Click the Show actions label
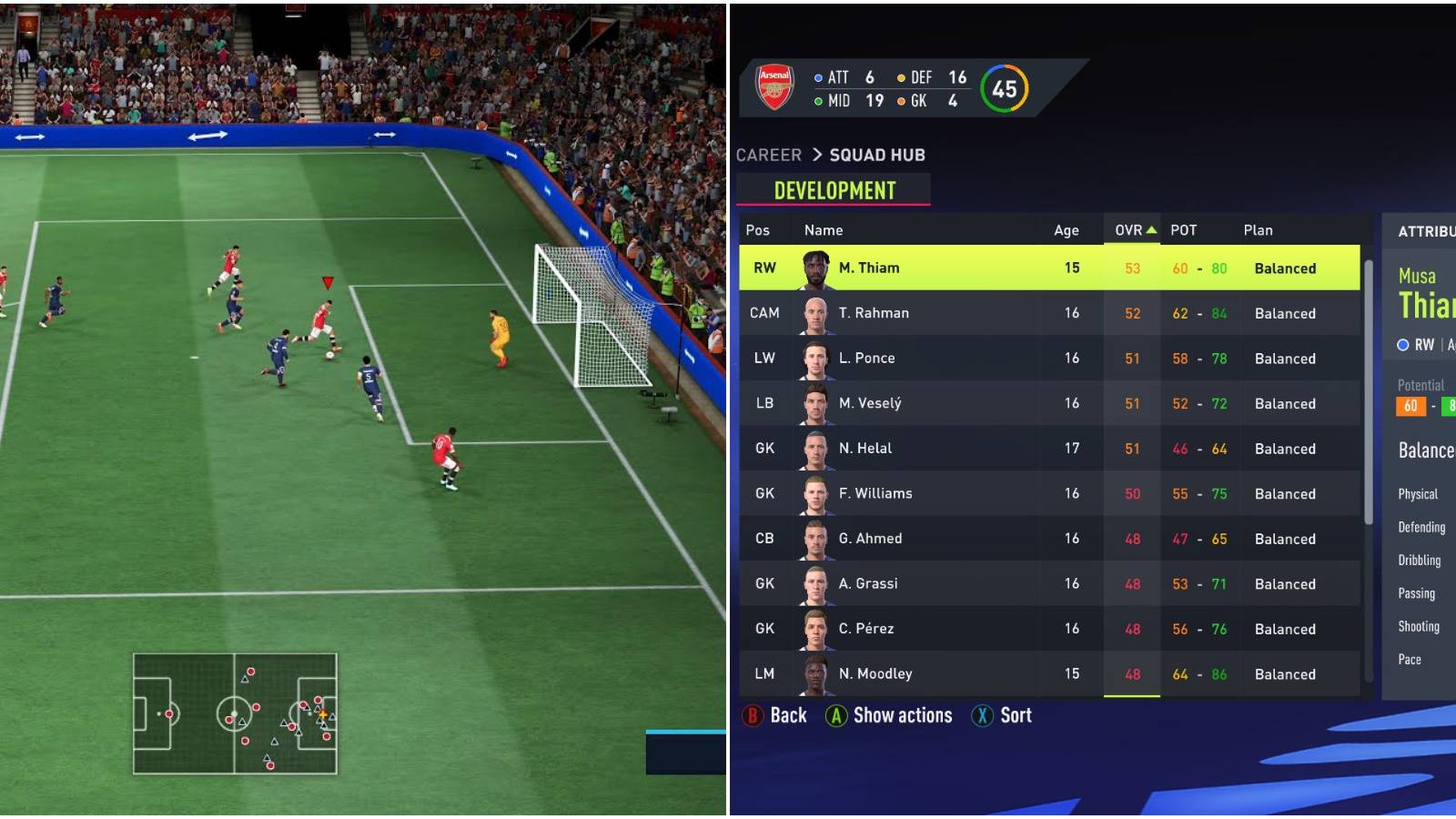Screen dimensions: 1456x819 903,715
